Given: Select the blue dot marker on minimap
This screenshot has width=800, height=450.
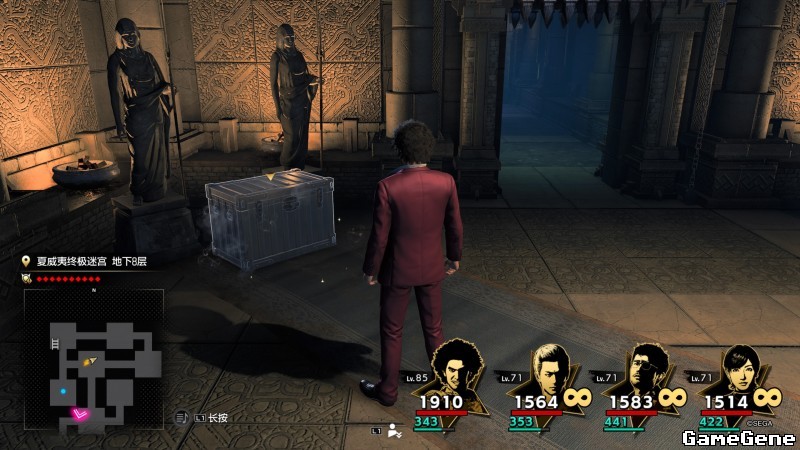Looking at the screenshot, I should tap(63, 391).
